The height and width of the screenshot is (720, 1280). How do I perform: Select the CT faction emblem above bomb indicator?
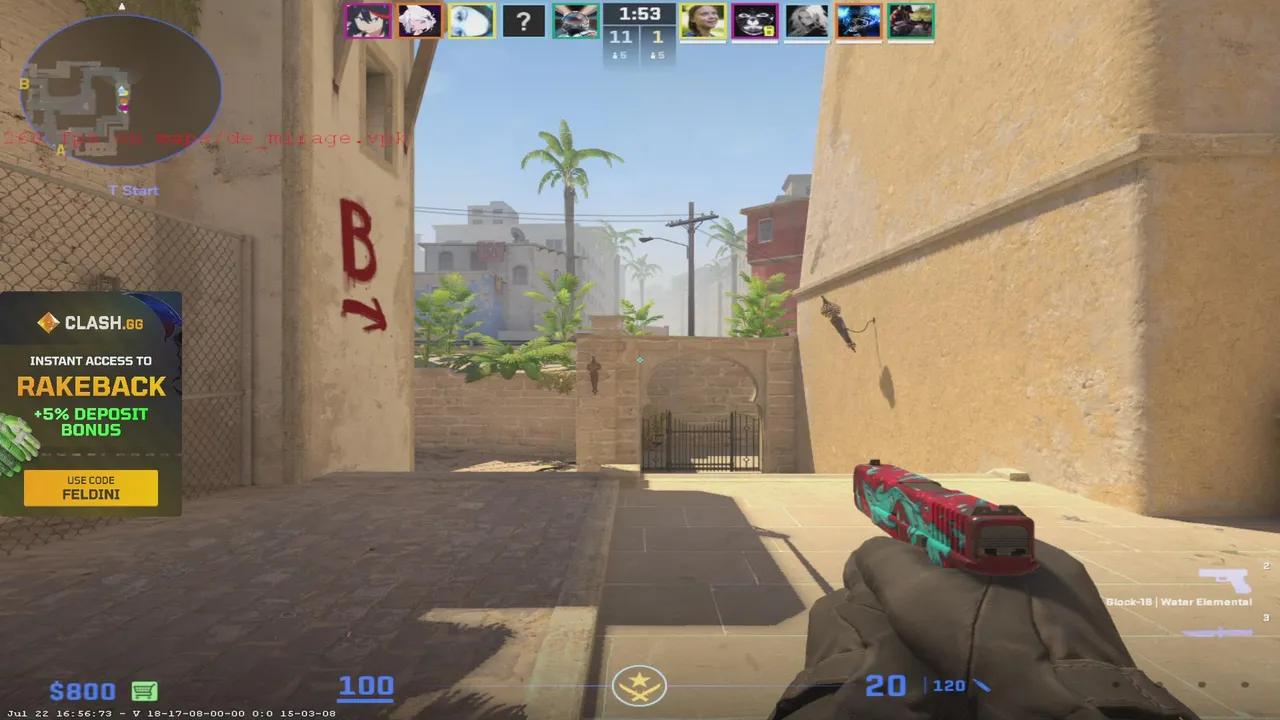pos(639,686)
